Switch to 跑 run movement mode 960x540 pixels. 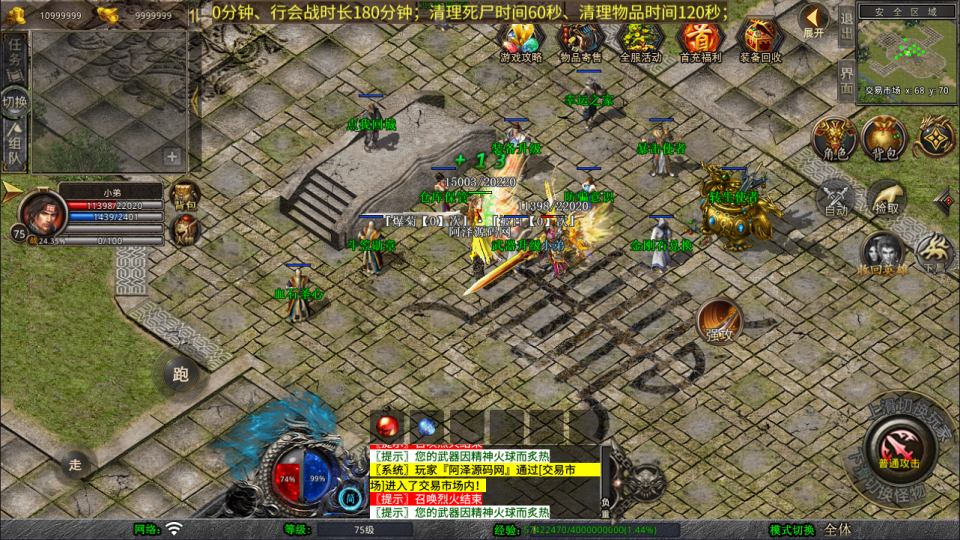pyautogui.click(x=180, y=375)
